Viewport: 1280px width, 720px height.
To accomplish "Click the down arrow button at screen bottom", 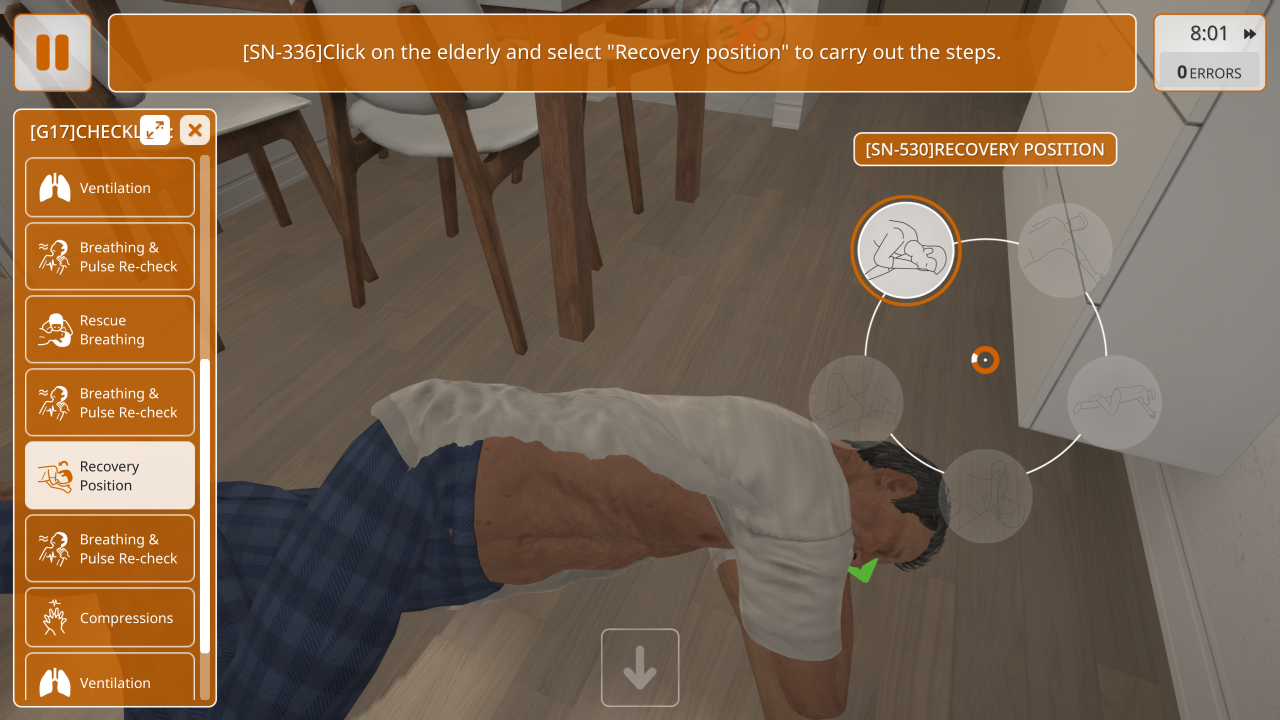I will 640,667.
